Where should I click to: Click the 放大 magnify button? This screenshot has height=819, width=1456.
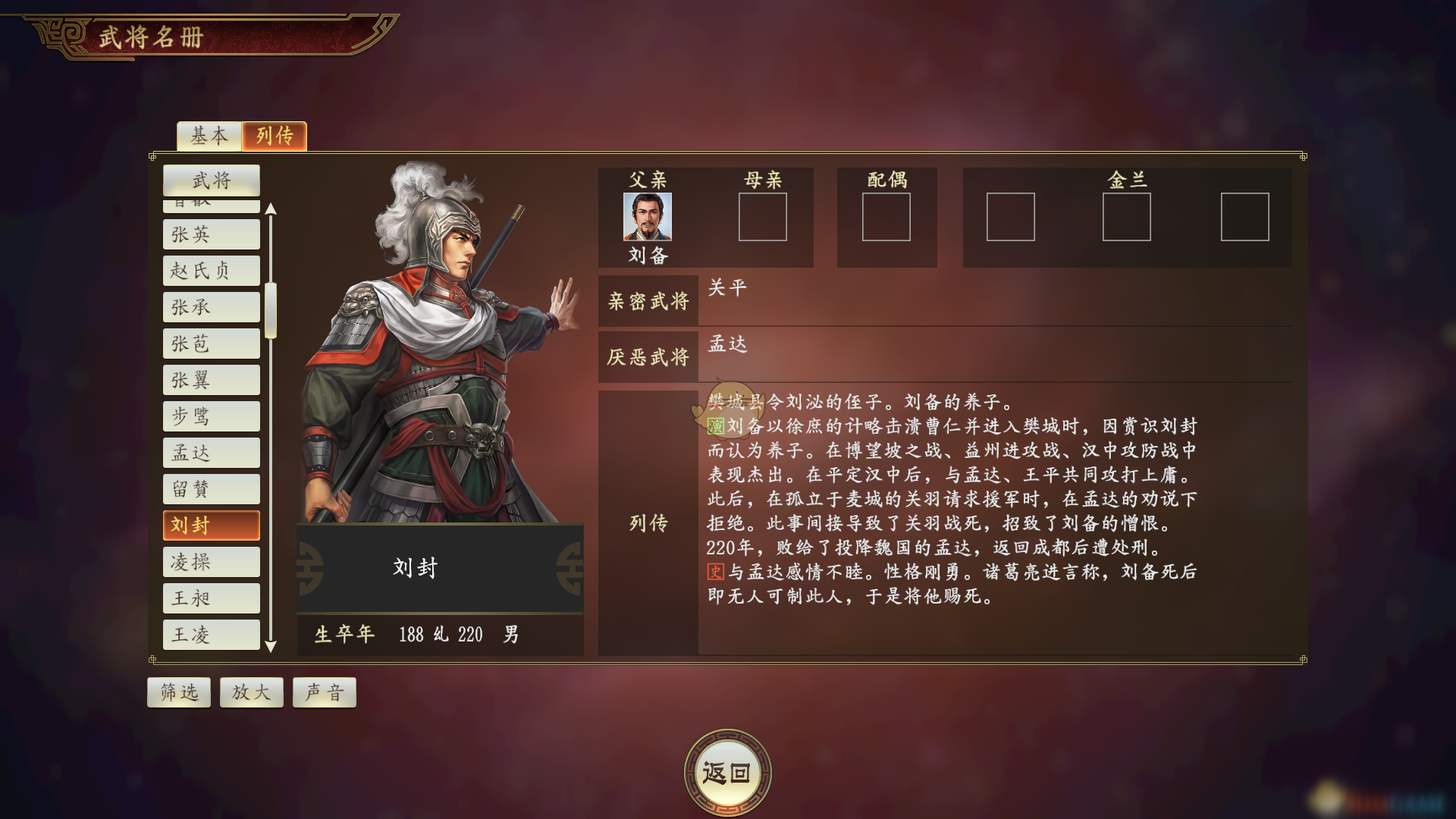point(251,691)
